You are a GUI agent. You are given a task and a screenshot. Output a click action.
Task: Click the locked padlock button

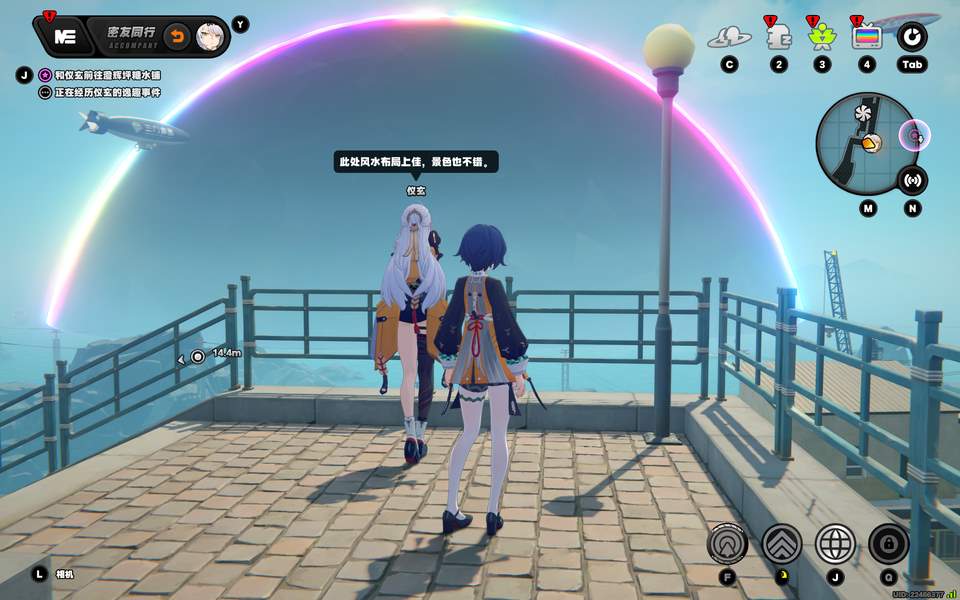888,543
